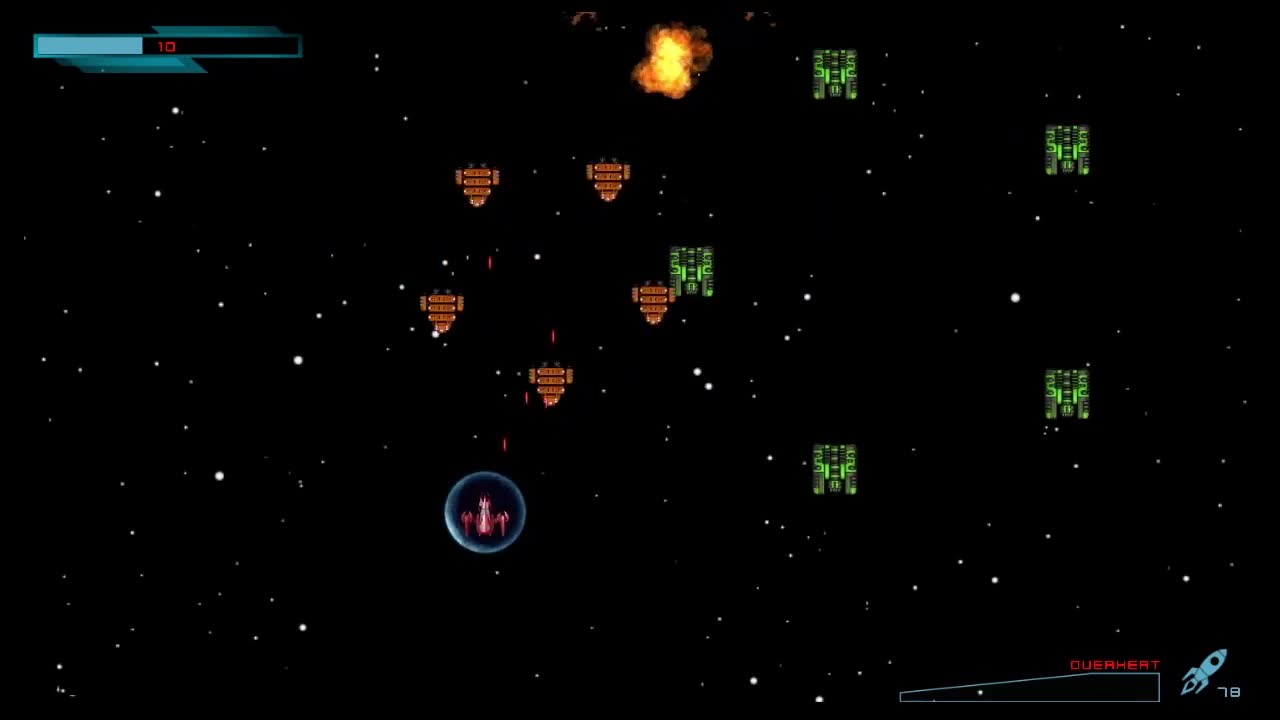Viewport: 1280px width, 720px height.
Task: Click the cyan rocket icon near the ammo counter
Action: point(1205,673)
